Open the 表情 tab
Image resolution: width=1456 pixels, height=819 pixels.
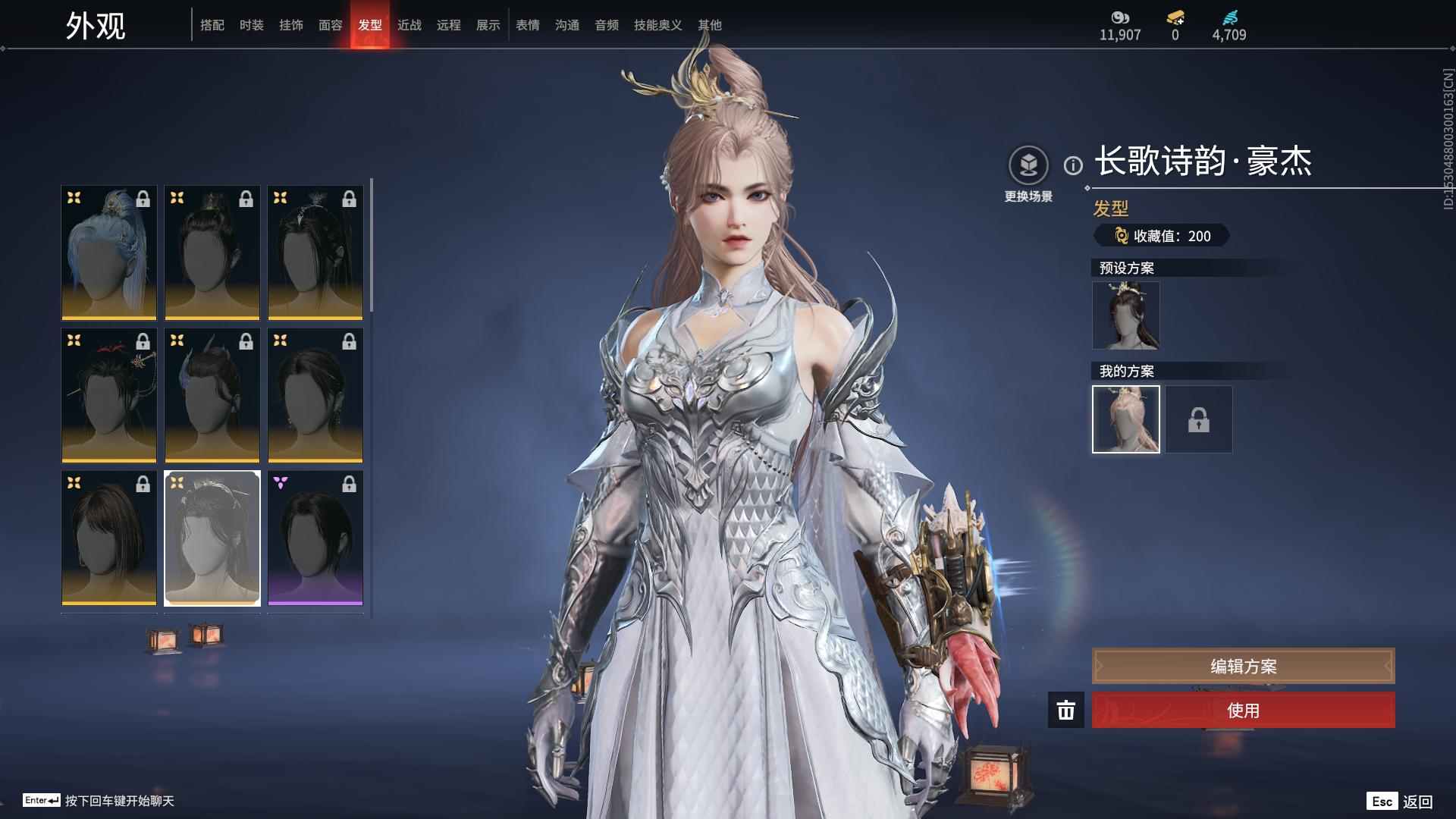click(527, 25)
